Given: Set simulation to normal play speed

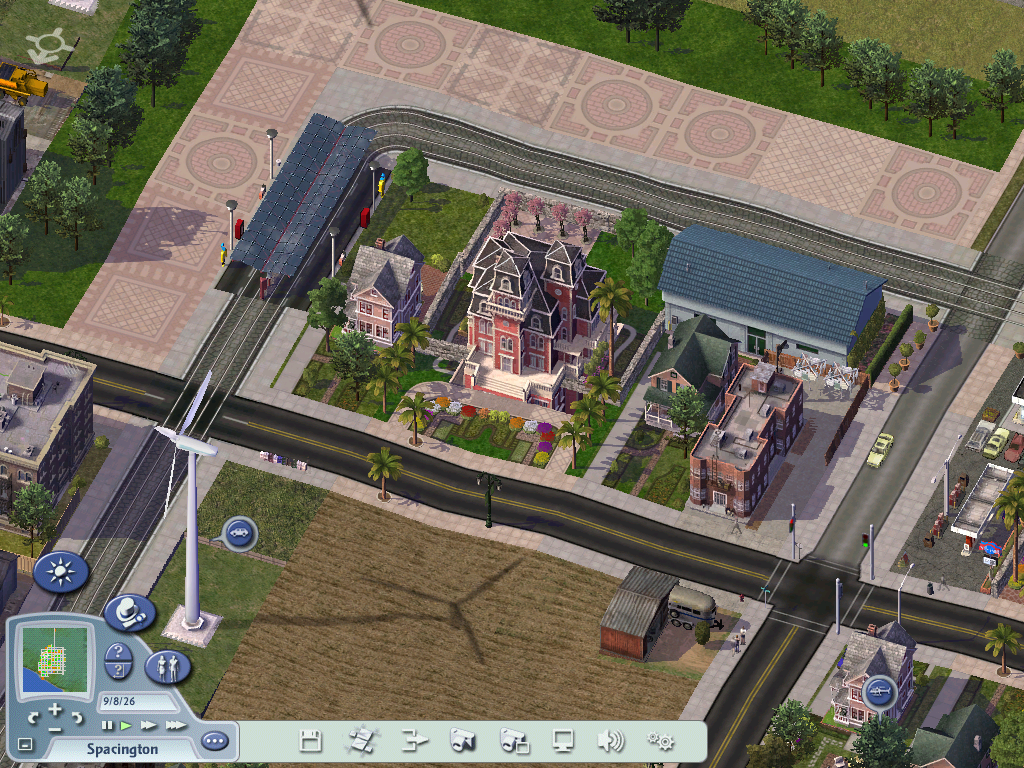Looking at the screenshot, I should (127, 725).
